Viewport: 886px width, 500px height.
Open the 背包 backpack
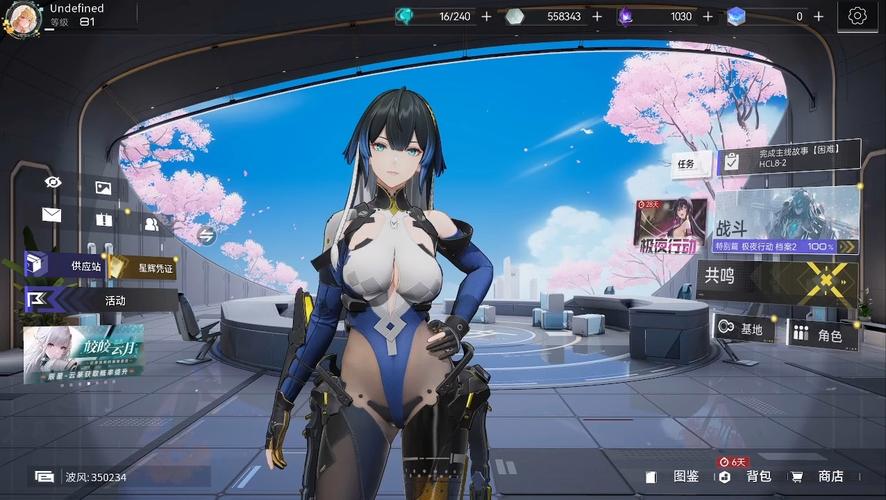(748, 477)
